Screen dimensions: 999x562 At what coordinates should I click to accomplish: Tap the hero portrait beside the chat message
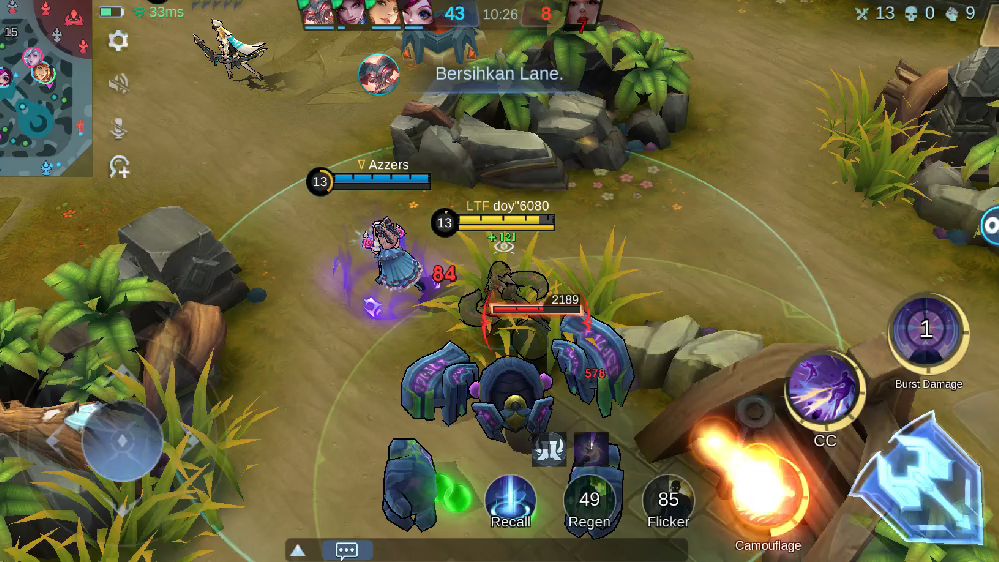[x=379, y=74]
